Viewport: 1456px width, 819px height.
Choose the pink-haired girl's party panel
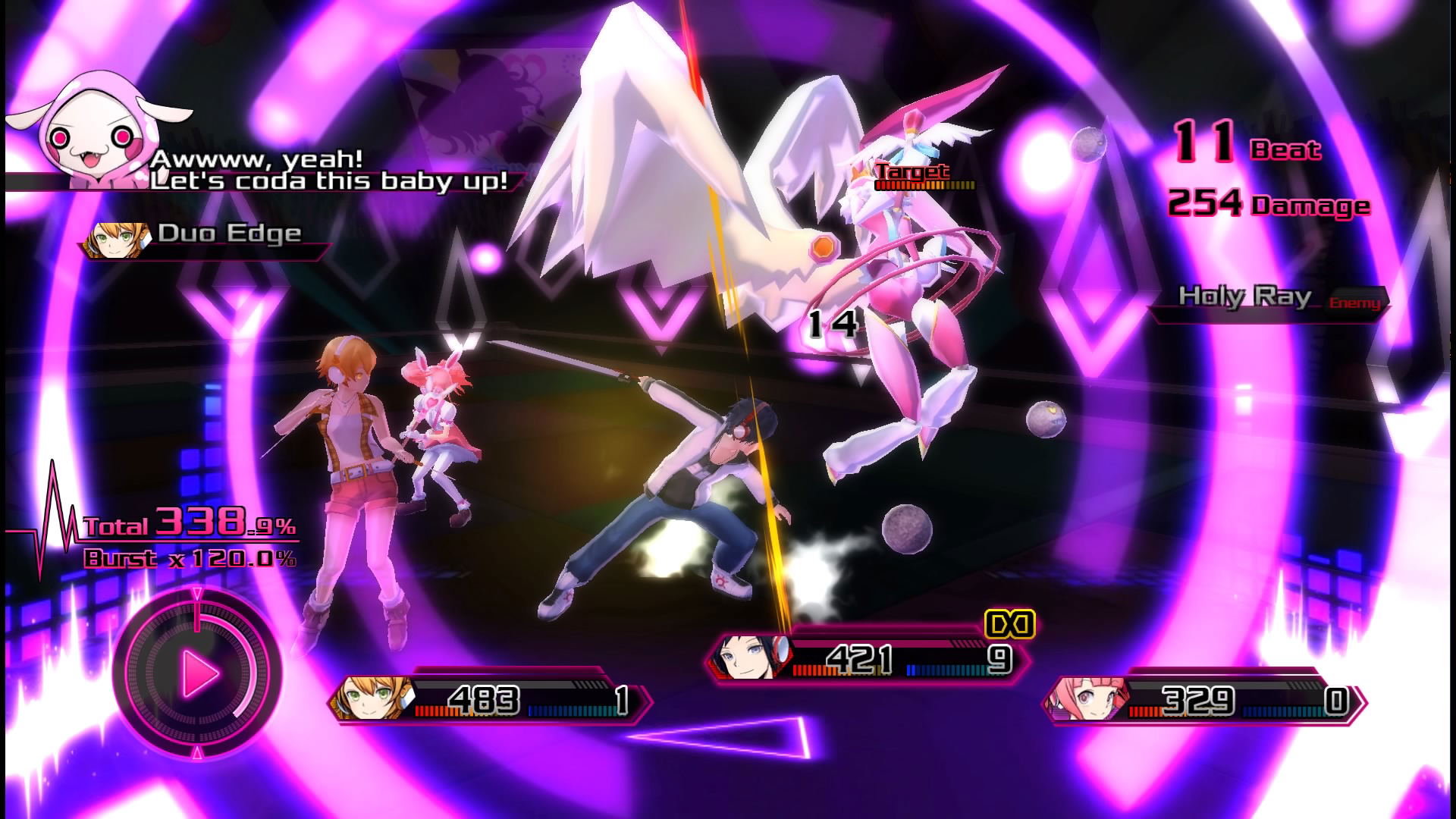[x=1206, y=700]
